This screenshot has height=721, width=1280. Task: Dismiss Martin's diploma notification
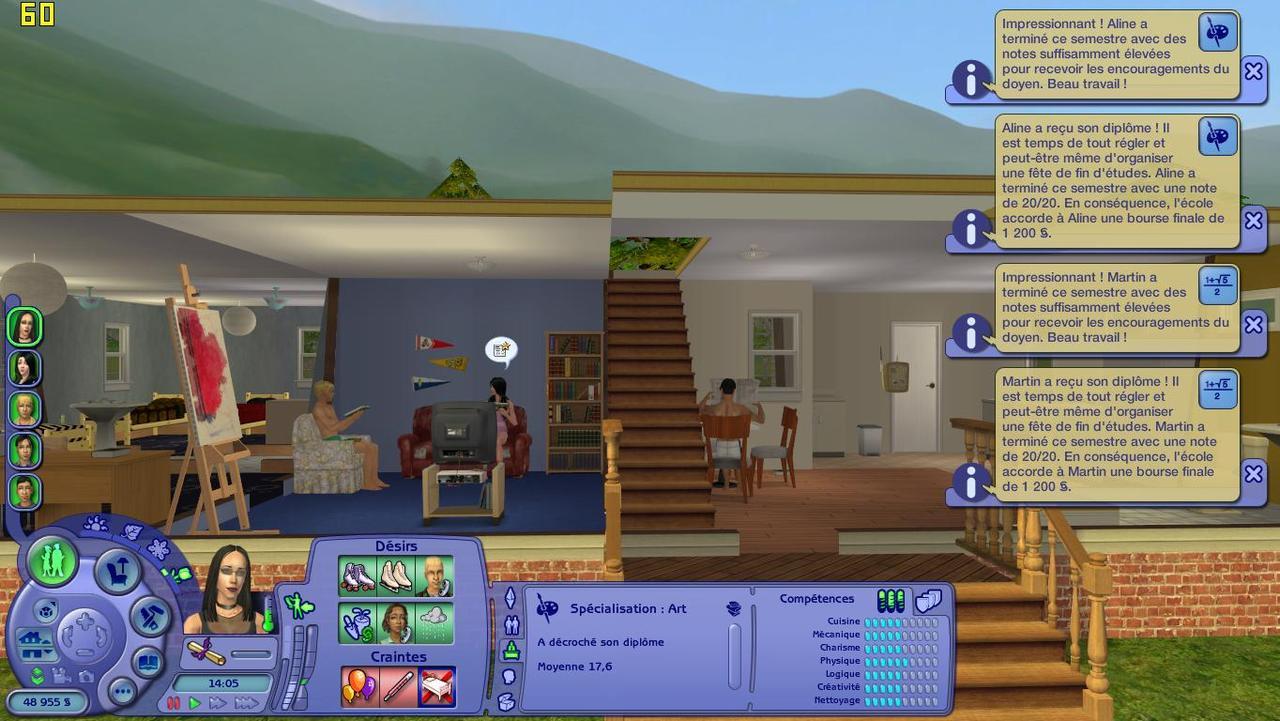pyautogui.click(x=1253, y=473)
